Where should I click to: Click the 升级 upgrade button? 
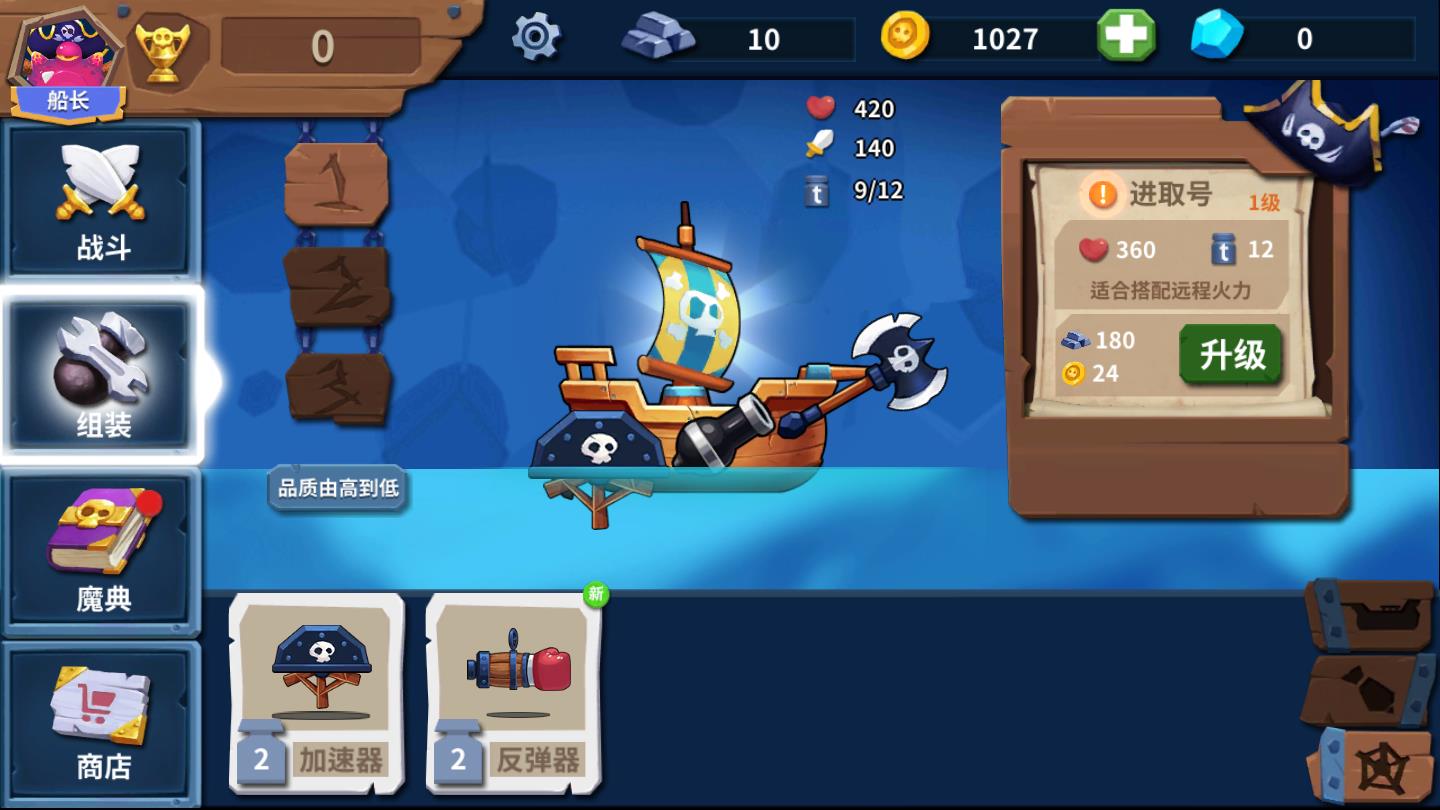pos(1231,355)
